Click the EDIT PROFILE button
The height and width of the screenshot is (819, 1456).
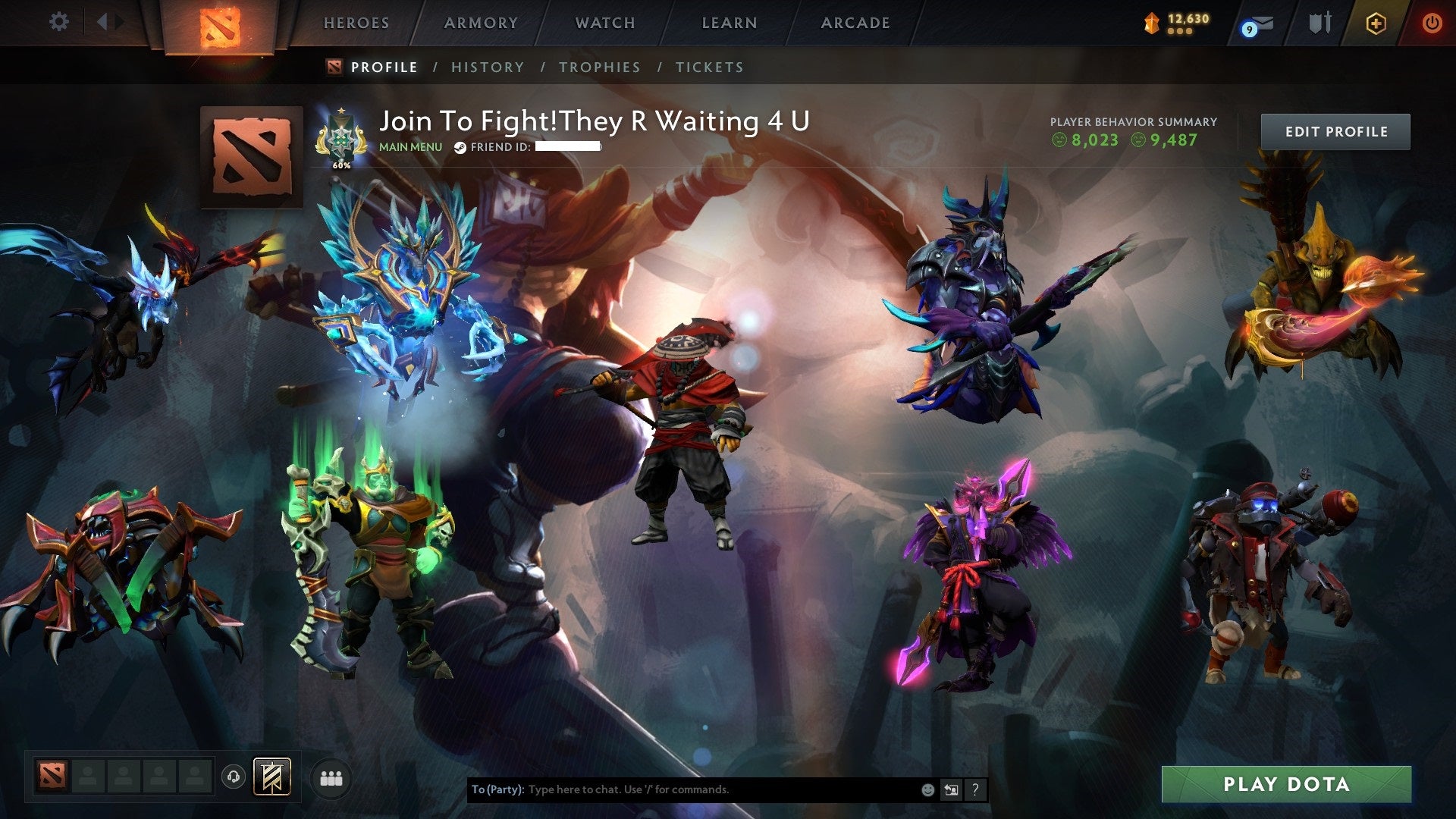pyautogui.click(x=1335, y=130)
